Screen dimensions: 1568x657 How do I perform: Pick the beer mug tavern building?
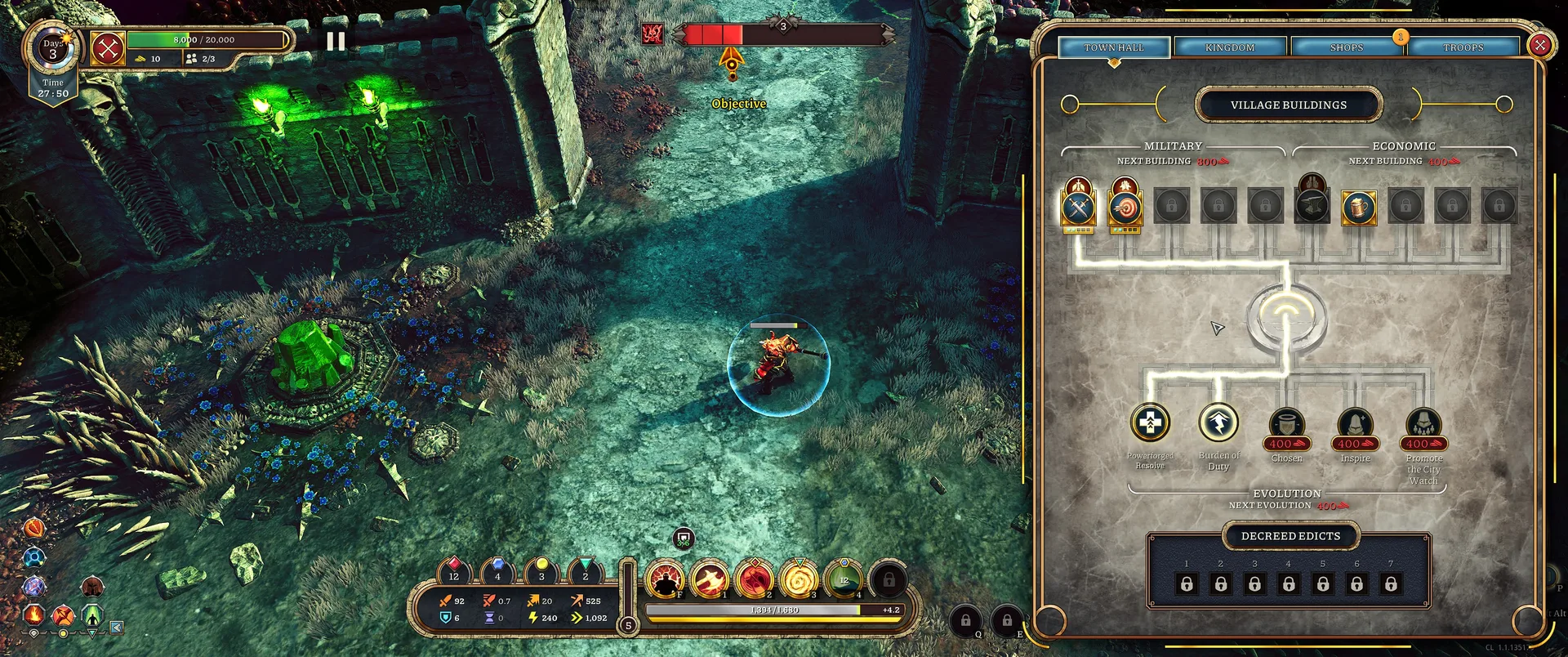tap(1359, 208)
